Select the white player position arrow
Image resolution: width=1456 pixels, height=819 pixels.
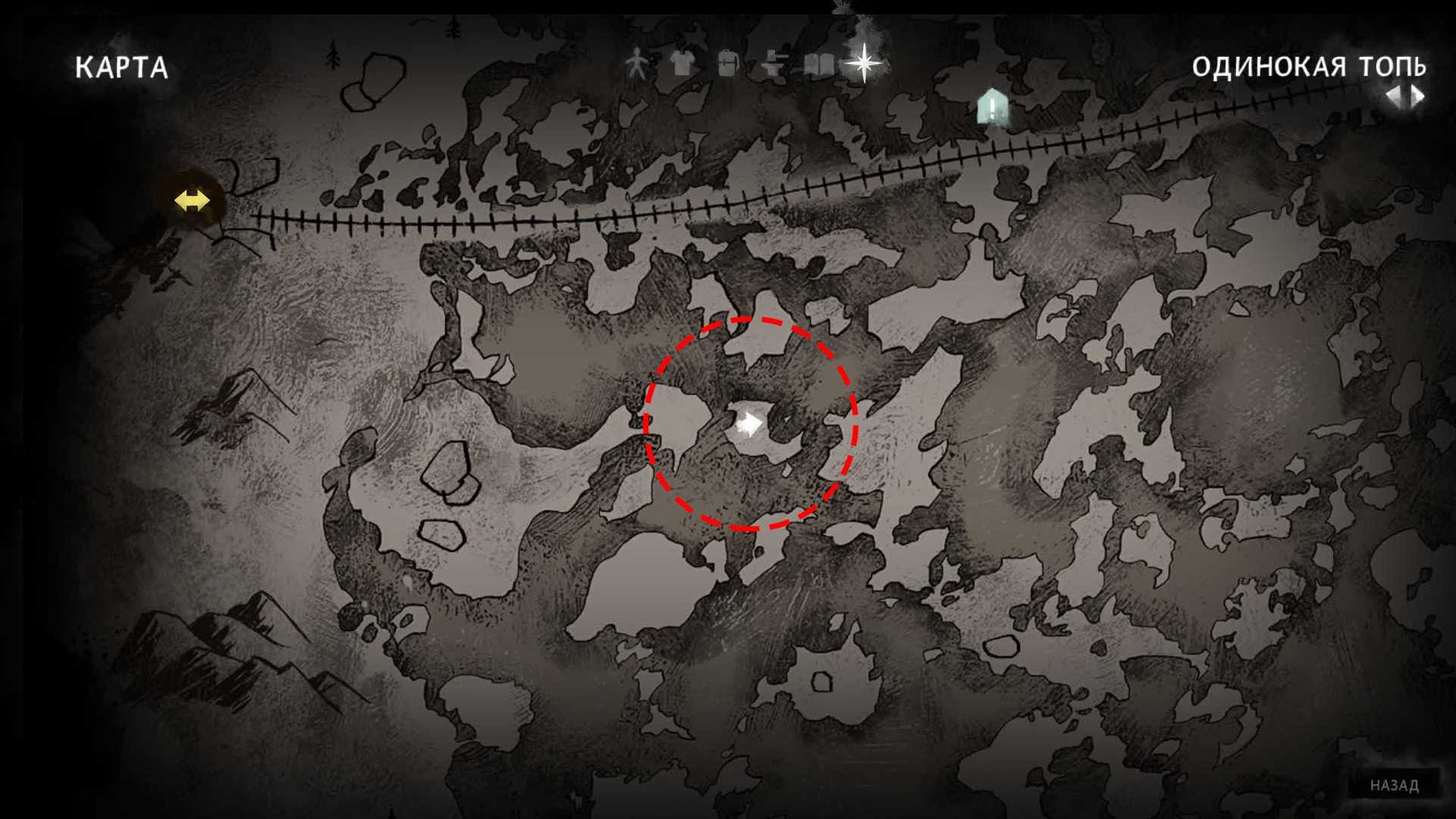pyautogui.click(x=749, y=424)
